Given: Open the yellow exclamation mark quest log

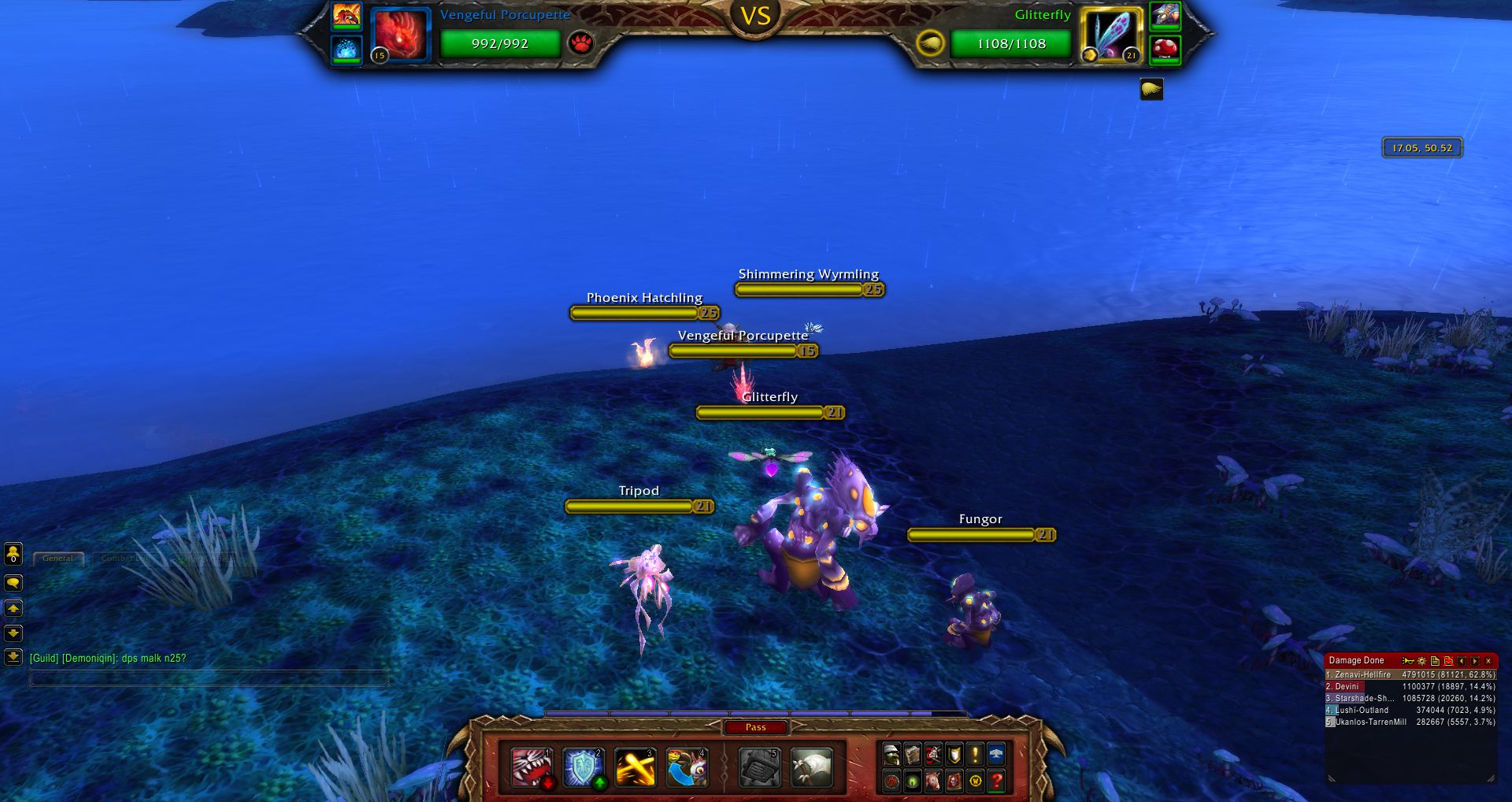Looking at the screenshot, I should point(975,755).
